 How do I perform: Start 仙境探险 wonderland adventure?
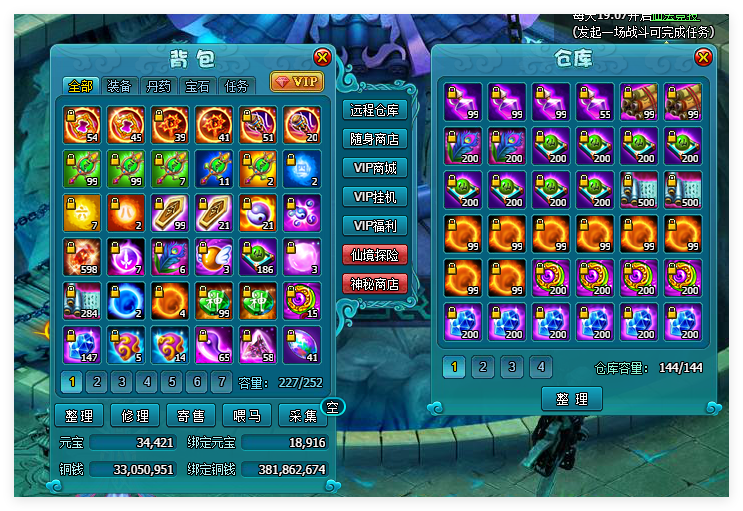375,255
